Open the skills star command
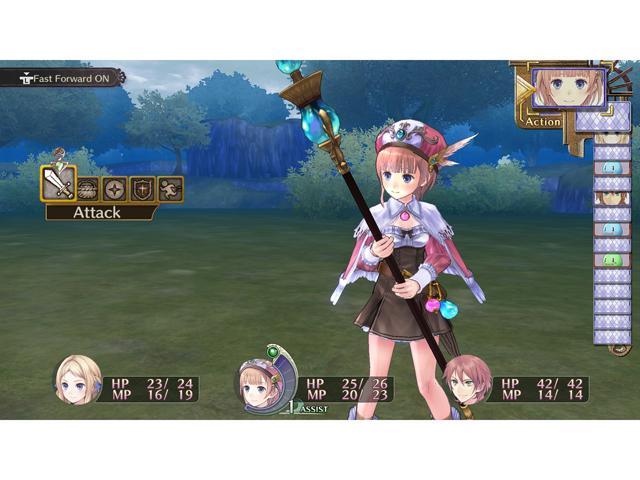640x480 pixels. 115,188
